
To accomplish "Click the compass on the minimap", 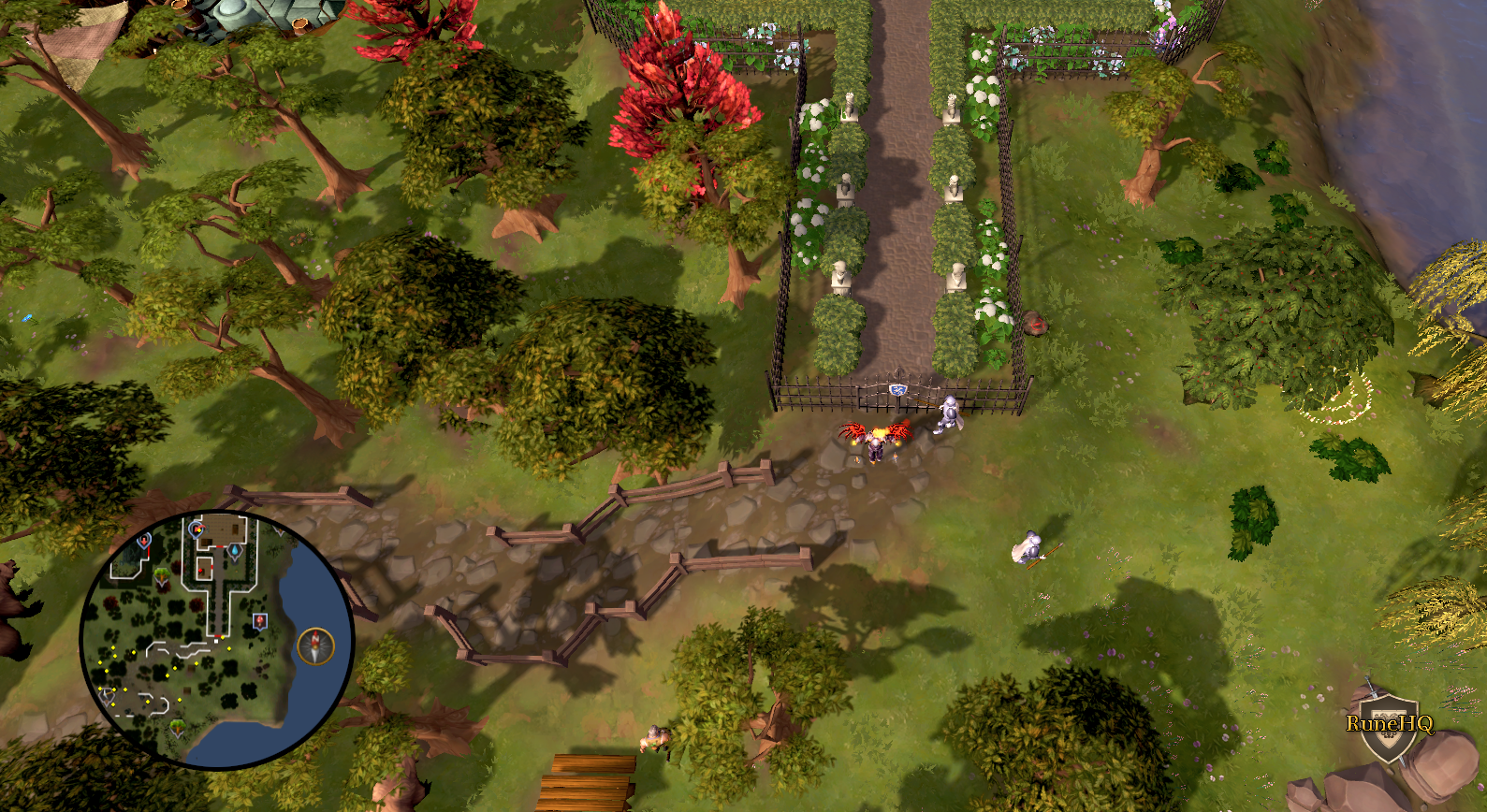I will click(x=315, y=646).
